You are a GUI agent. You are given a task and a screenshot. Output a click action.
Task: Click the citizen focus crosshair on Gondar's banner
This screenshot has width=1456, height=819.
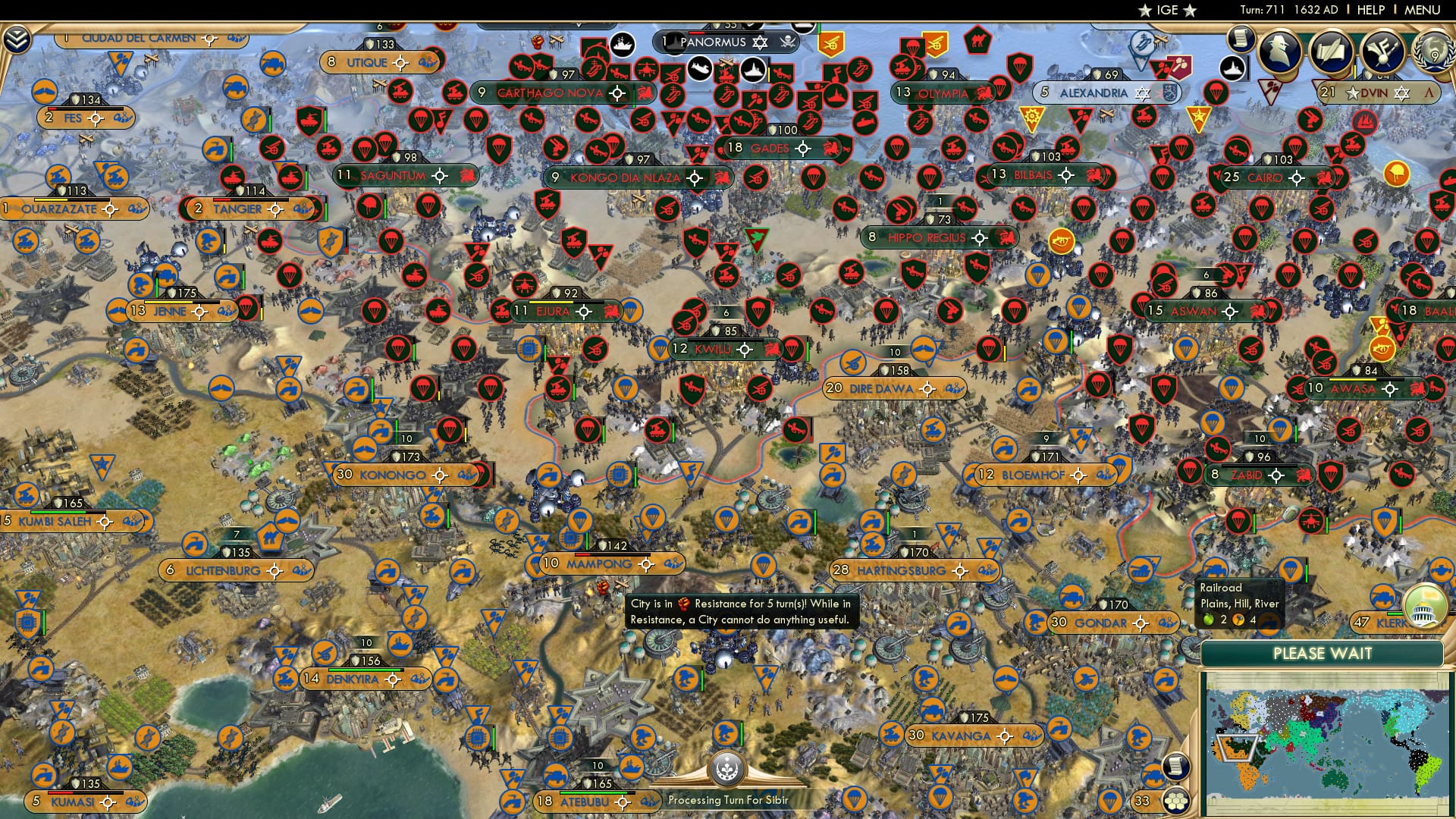pos(1141,623)
